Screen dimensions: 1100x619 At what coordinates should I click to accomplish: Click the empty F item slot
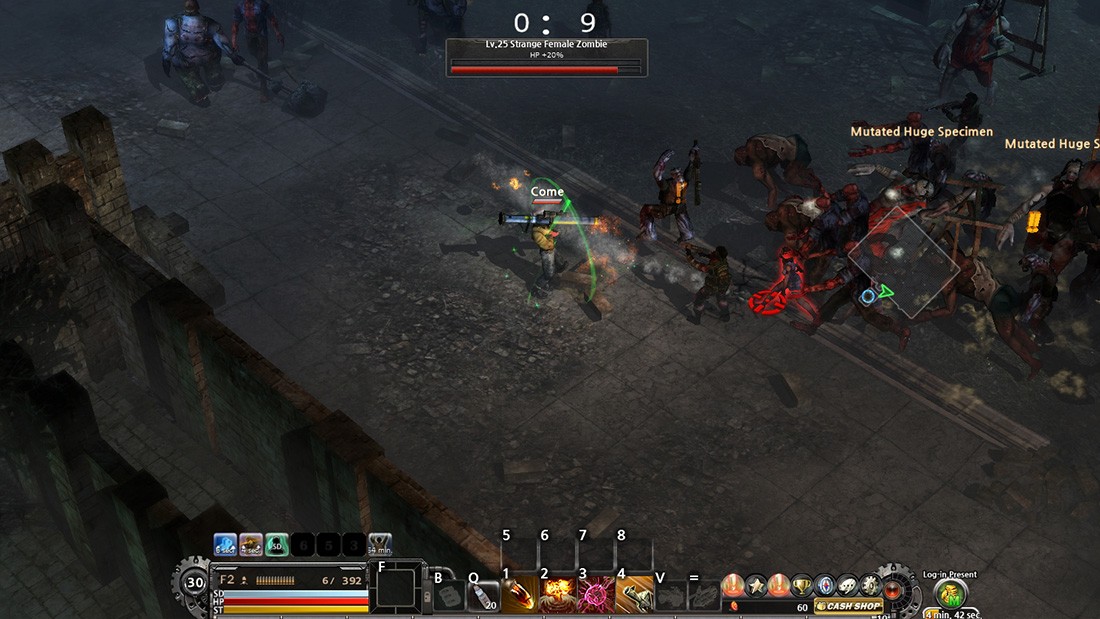pyautogui.click(x=397, y=588)
